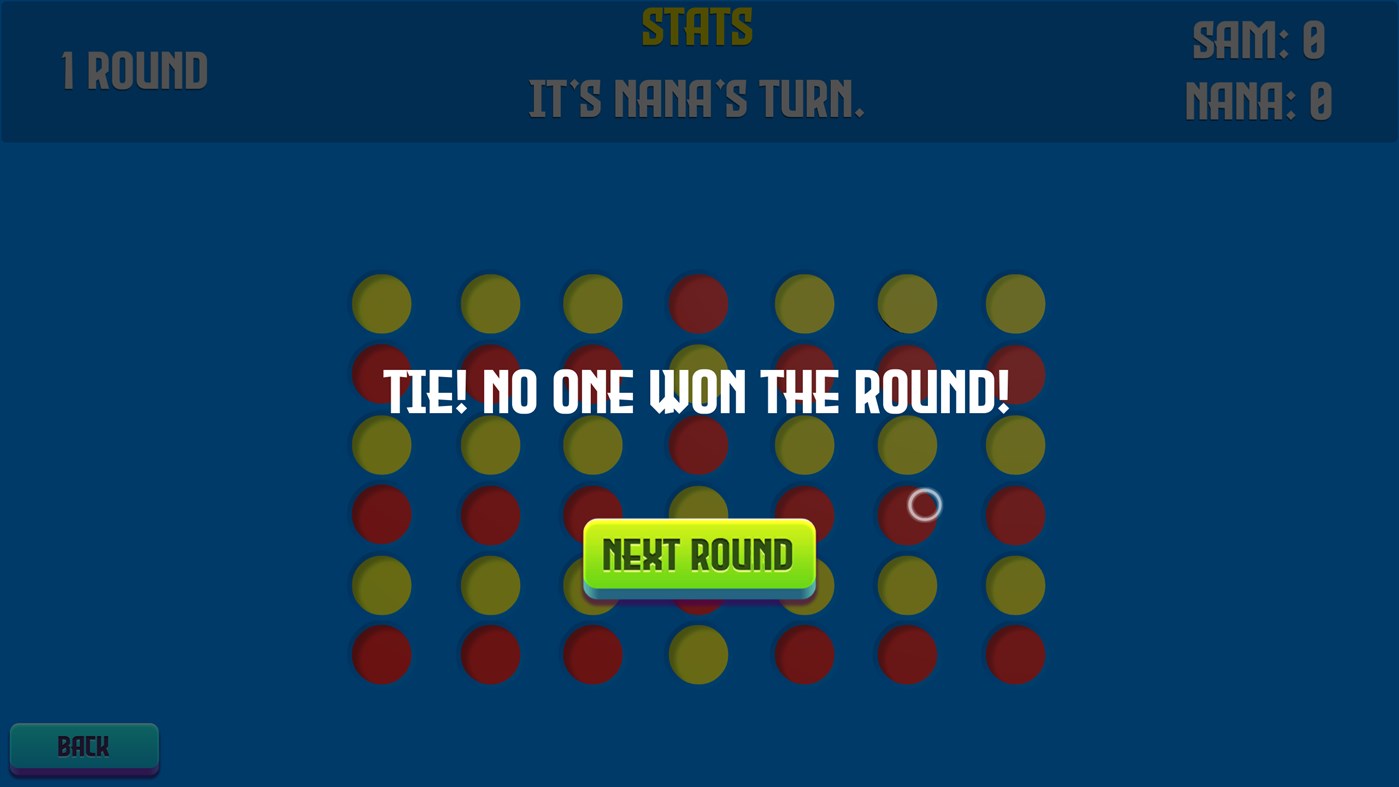This screenshot has height=787, width=1399.
Task: Click the yellow disc in the top-right corner
Action: [1014, 303]
